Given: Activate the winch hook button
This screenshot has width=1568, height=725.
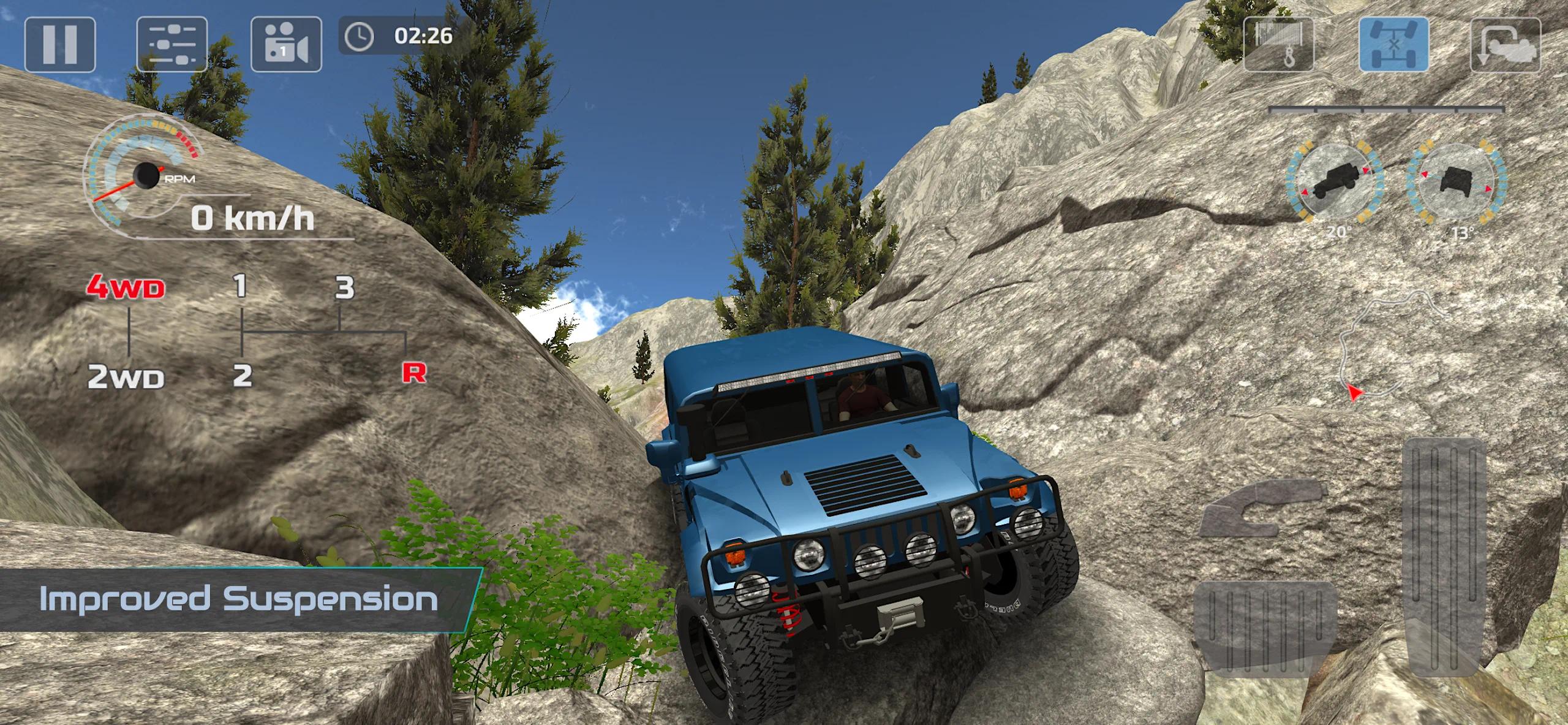Looking at the screenshot, I should coord(1278,45).
